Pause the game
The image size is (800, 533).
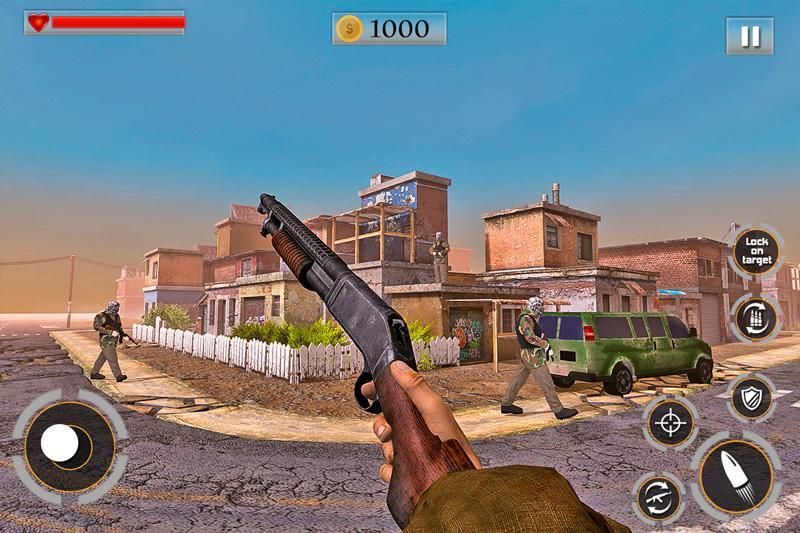[749, 37]
